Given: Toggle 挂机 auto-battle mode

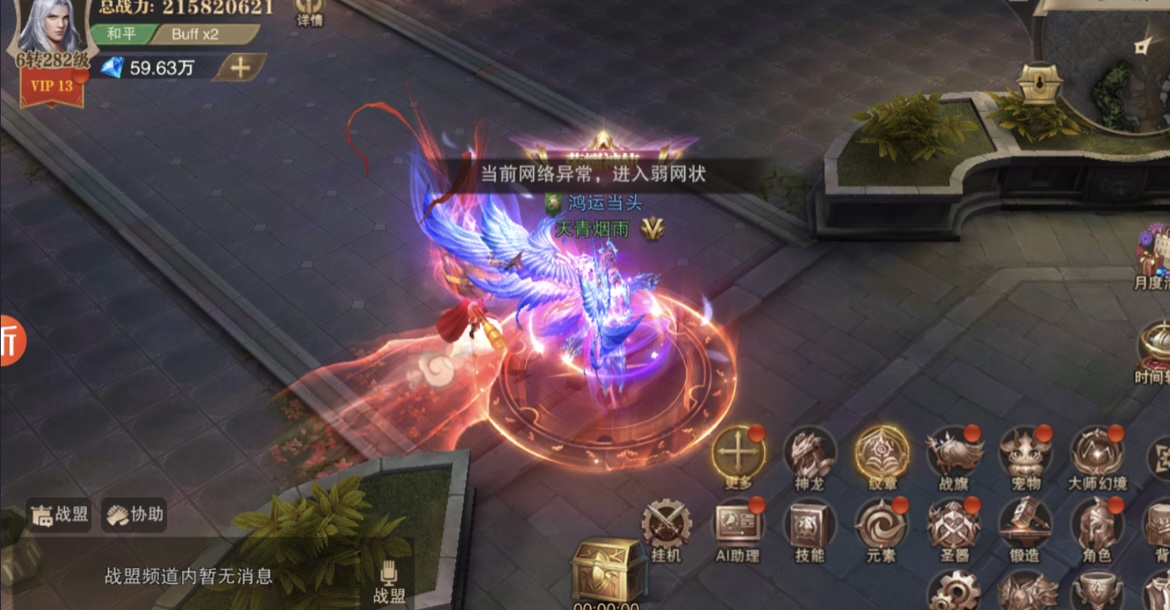Looking at the screenshot, I should click(x=666, y=527).
